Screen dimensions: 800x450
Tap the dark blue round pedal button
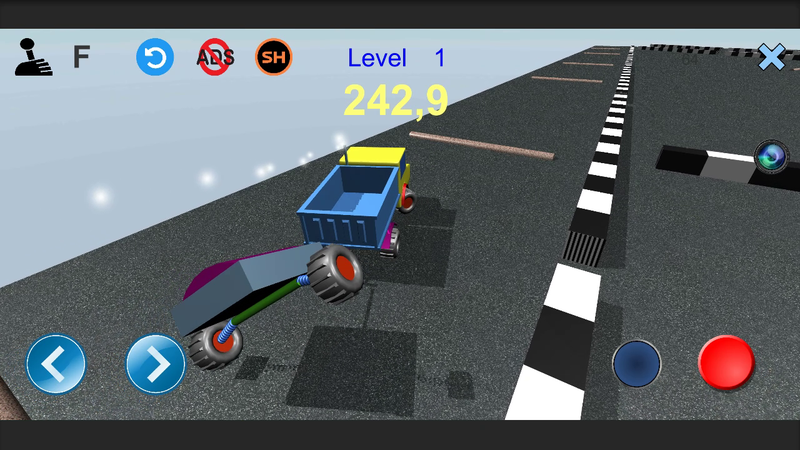[637, 363]
